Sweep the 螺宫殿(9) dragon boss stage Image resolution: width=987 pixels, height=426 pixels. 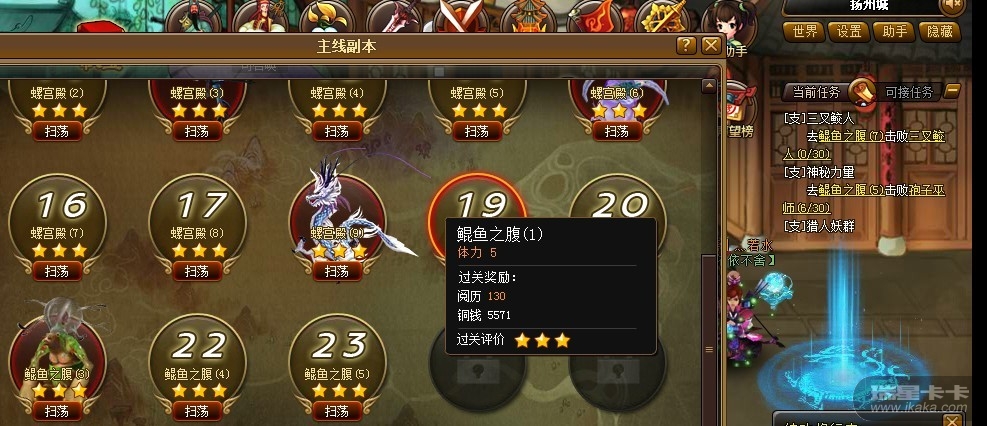tap(337, 271)
